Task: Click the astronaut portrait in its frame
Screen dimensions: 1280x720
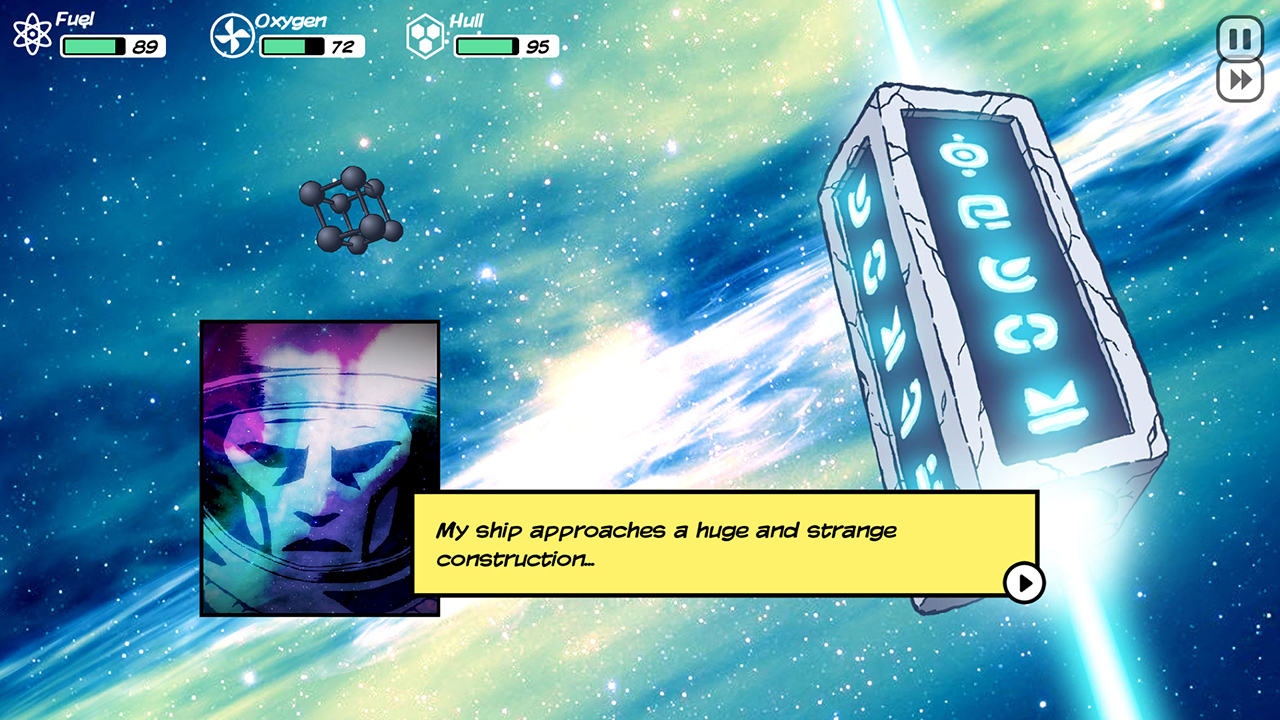Action: click(x=318, y=464)
